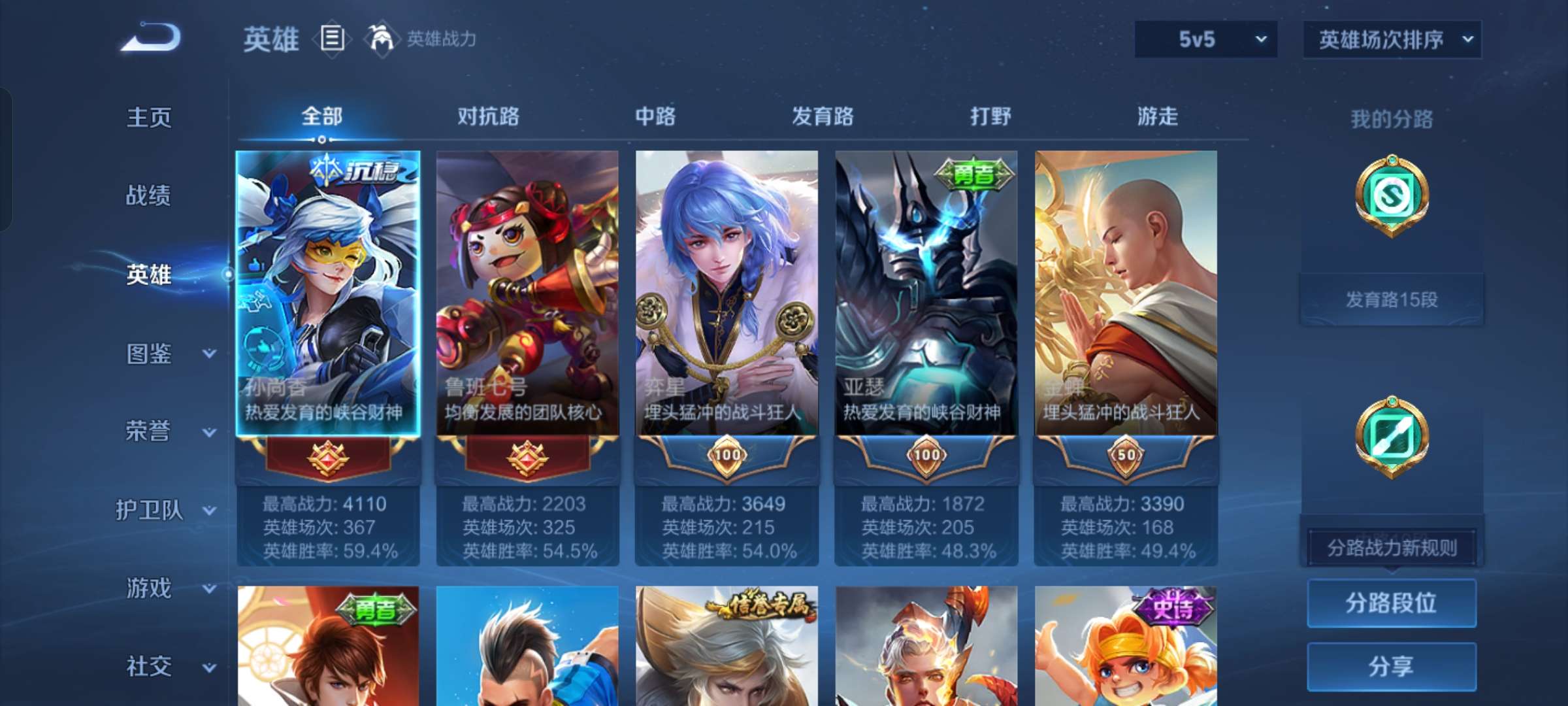Open the 5v5 mode dropdown
The height and width of the screenshot is (706, 1568).
pyautogui.click(x=1205, y=39)
